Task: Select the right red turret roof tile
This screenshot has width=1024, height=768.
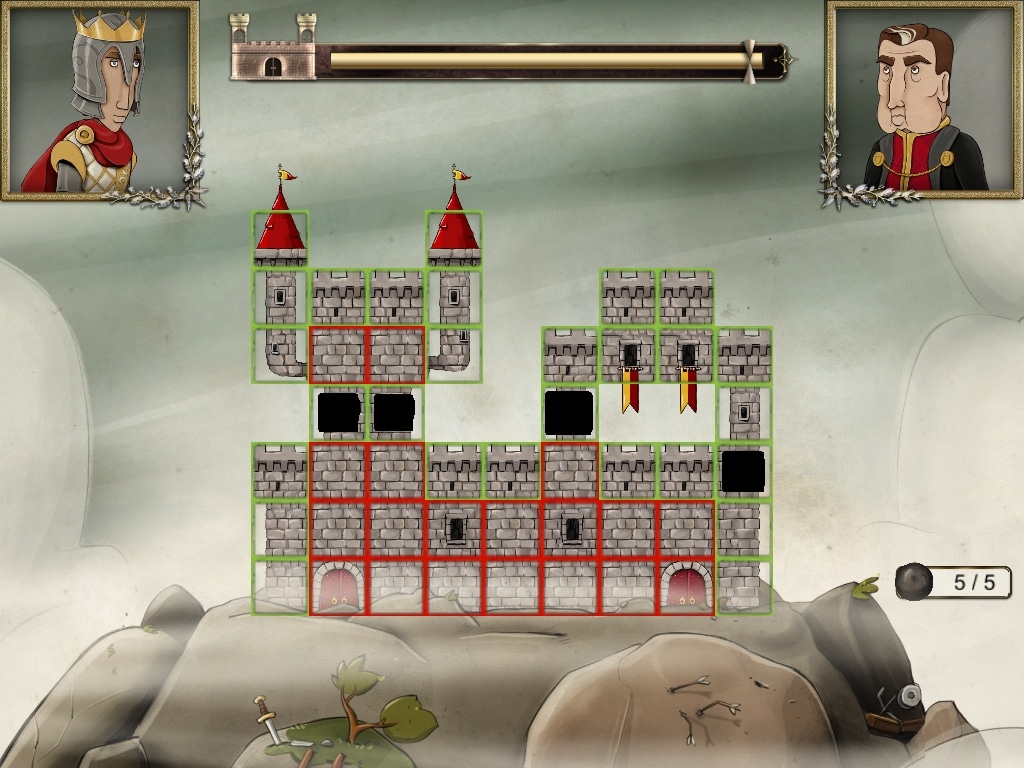Action: pyautogui.click(x=454, y=239)
